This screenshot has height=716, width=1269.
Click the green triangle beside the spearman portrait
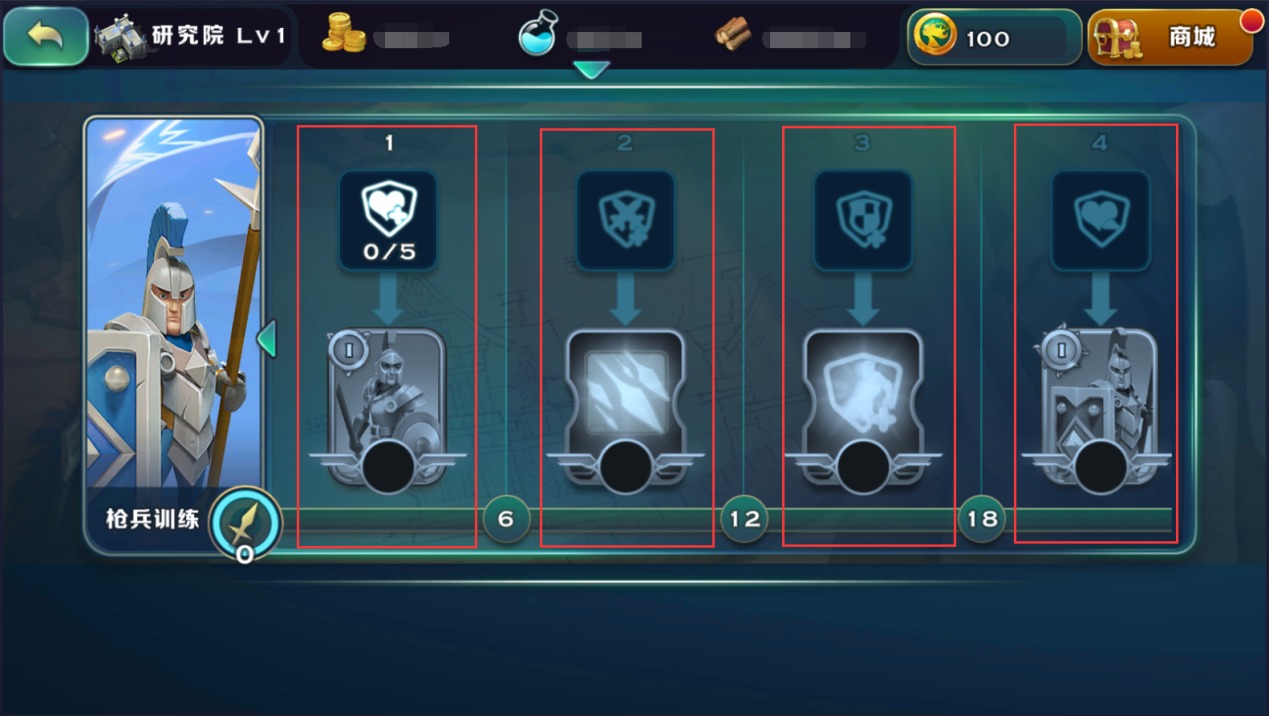click(x=266, y=338)
